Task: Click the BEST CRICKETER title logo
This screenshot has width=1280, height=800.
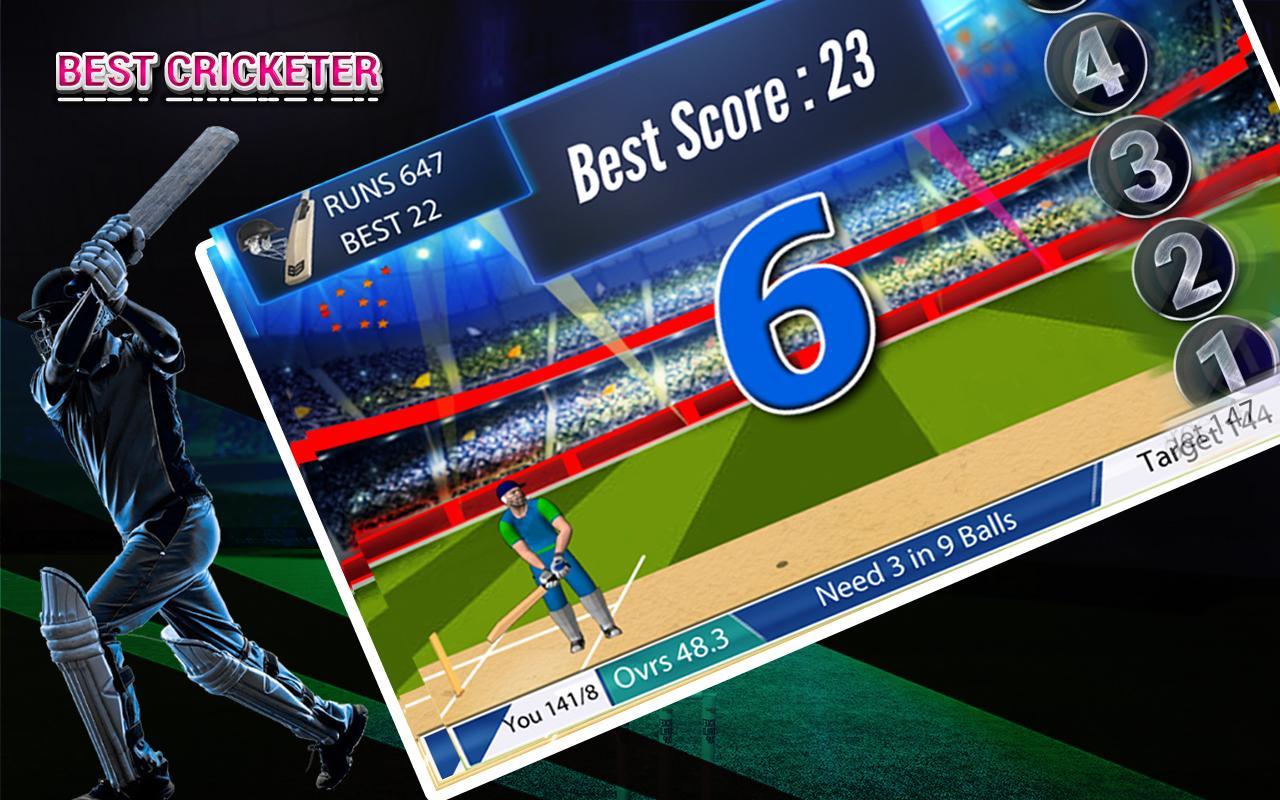Action: (215, 70)
